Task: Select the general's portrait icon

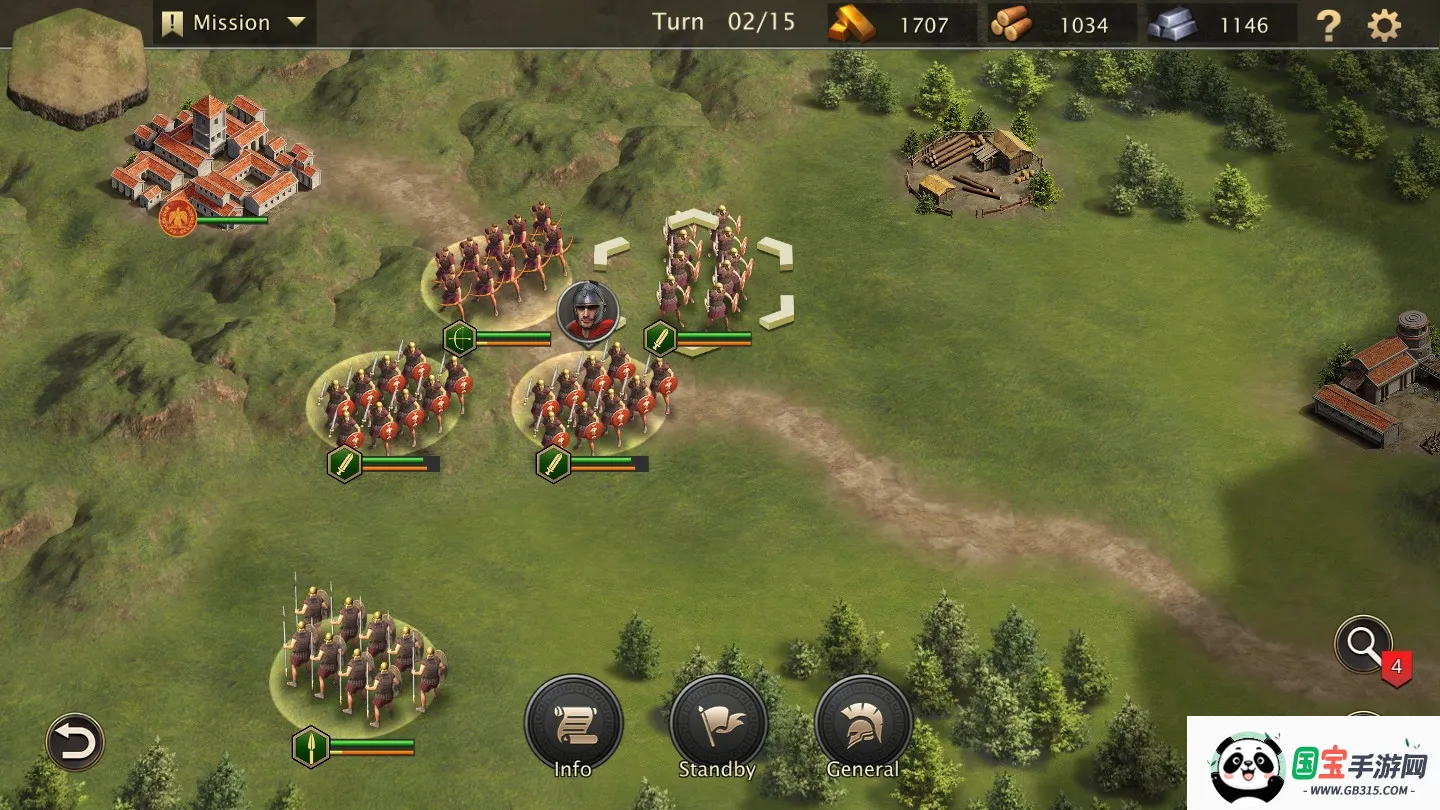Action: (588, 311)
